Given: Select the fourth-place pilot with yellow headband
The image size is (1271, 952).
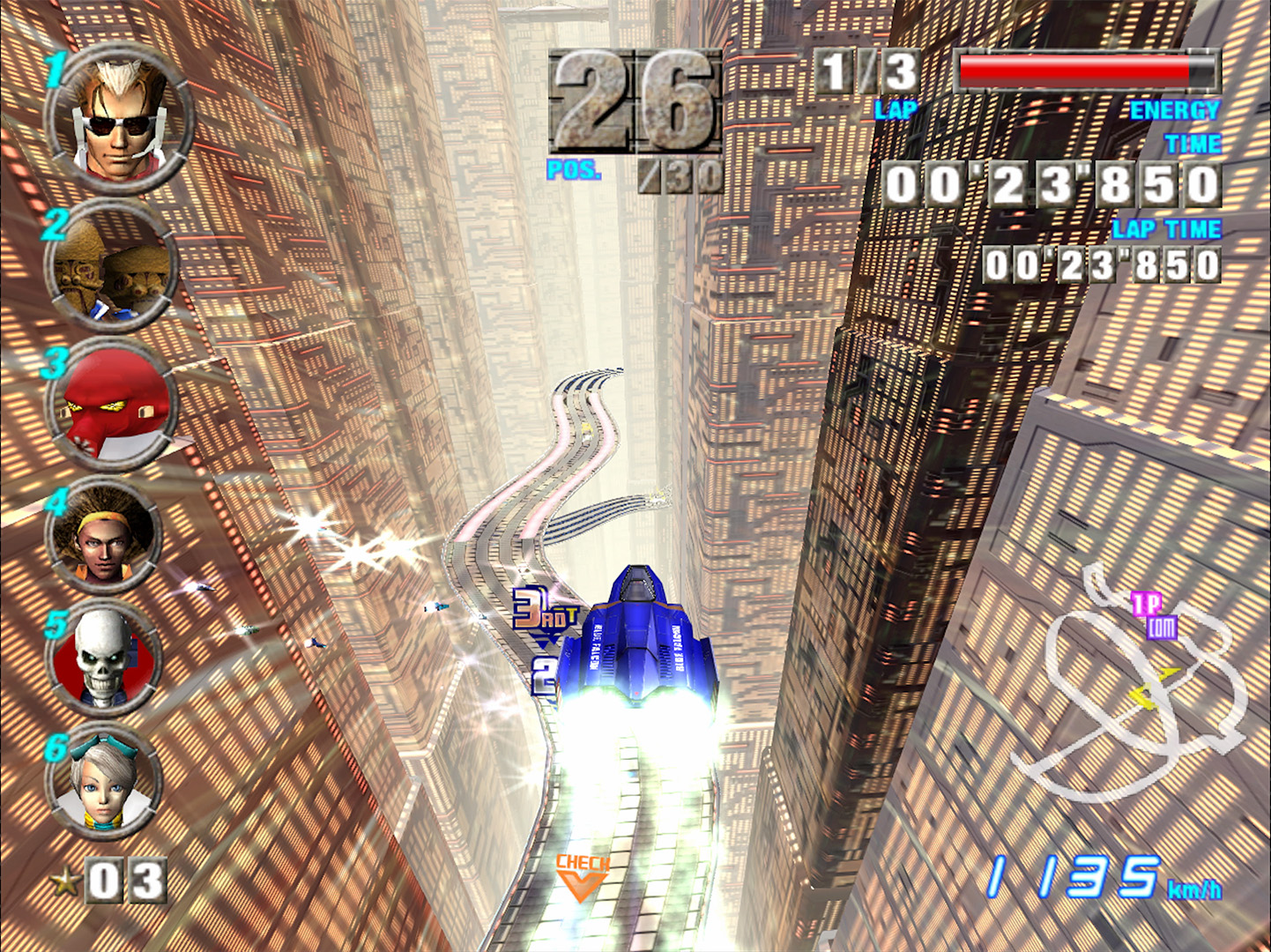Looking at the screenshot, I should pos(104,538).
